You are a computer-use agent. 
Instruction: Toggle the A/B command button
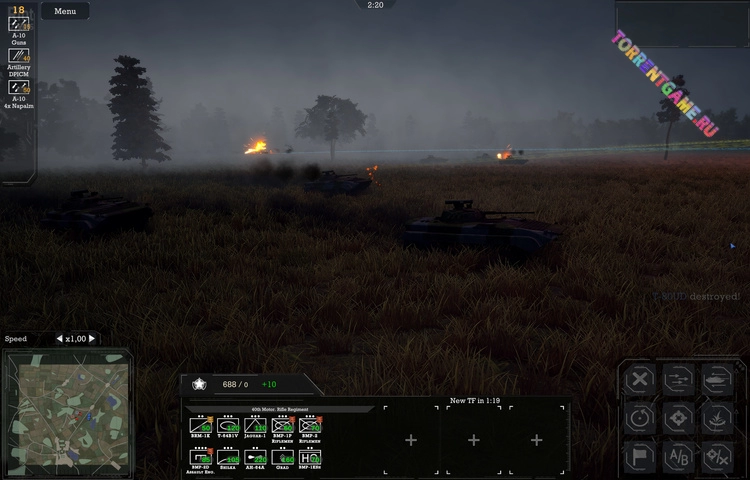pos(679,456)
